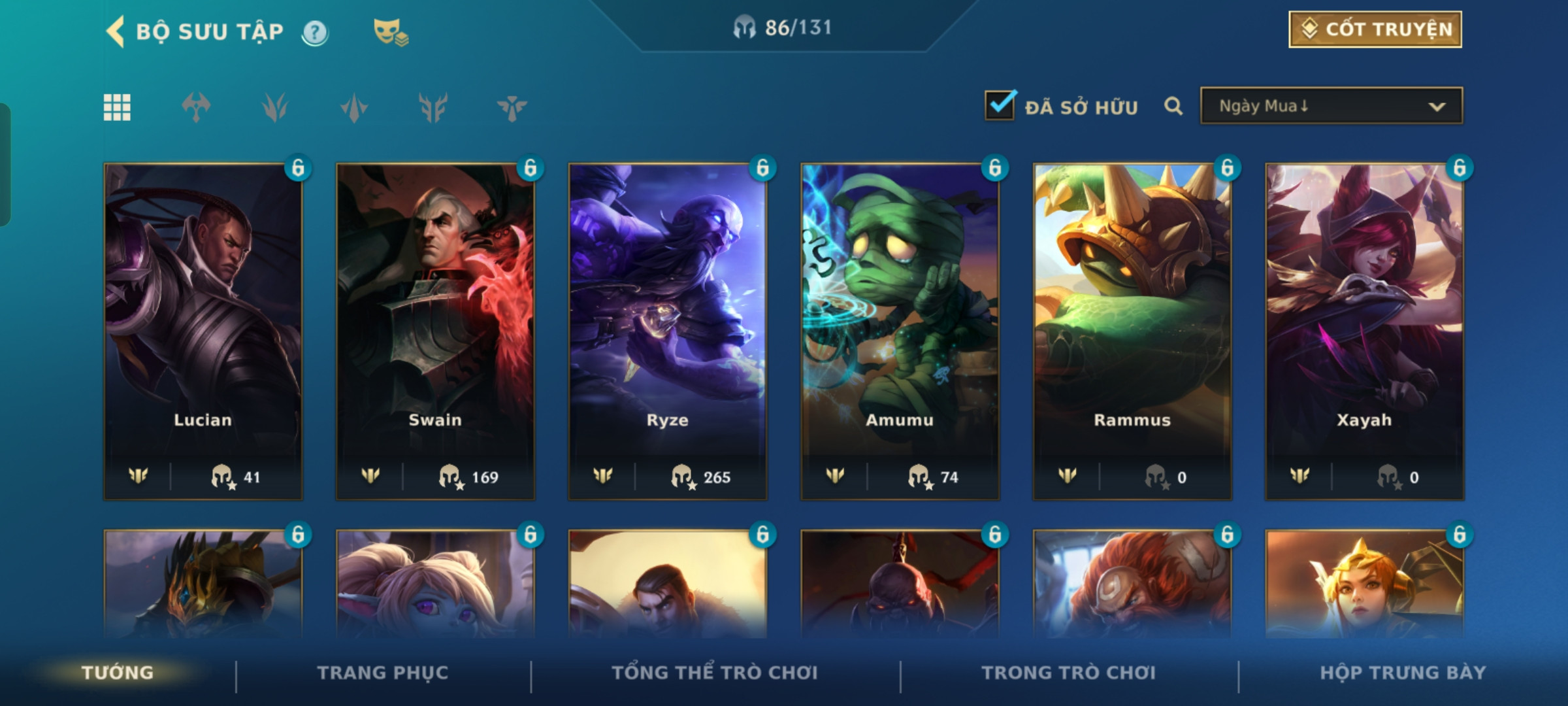Open the gold mask and coins icon
The image size is (1568, 706).
(390, 32)
